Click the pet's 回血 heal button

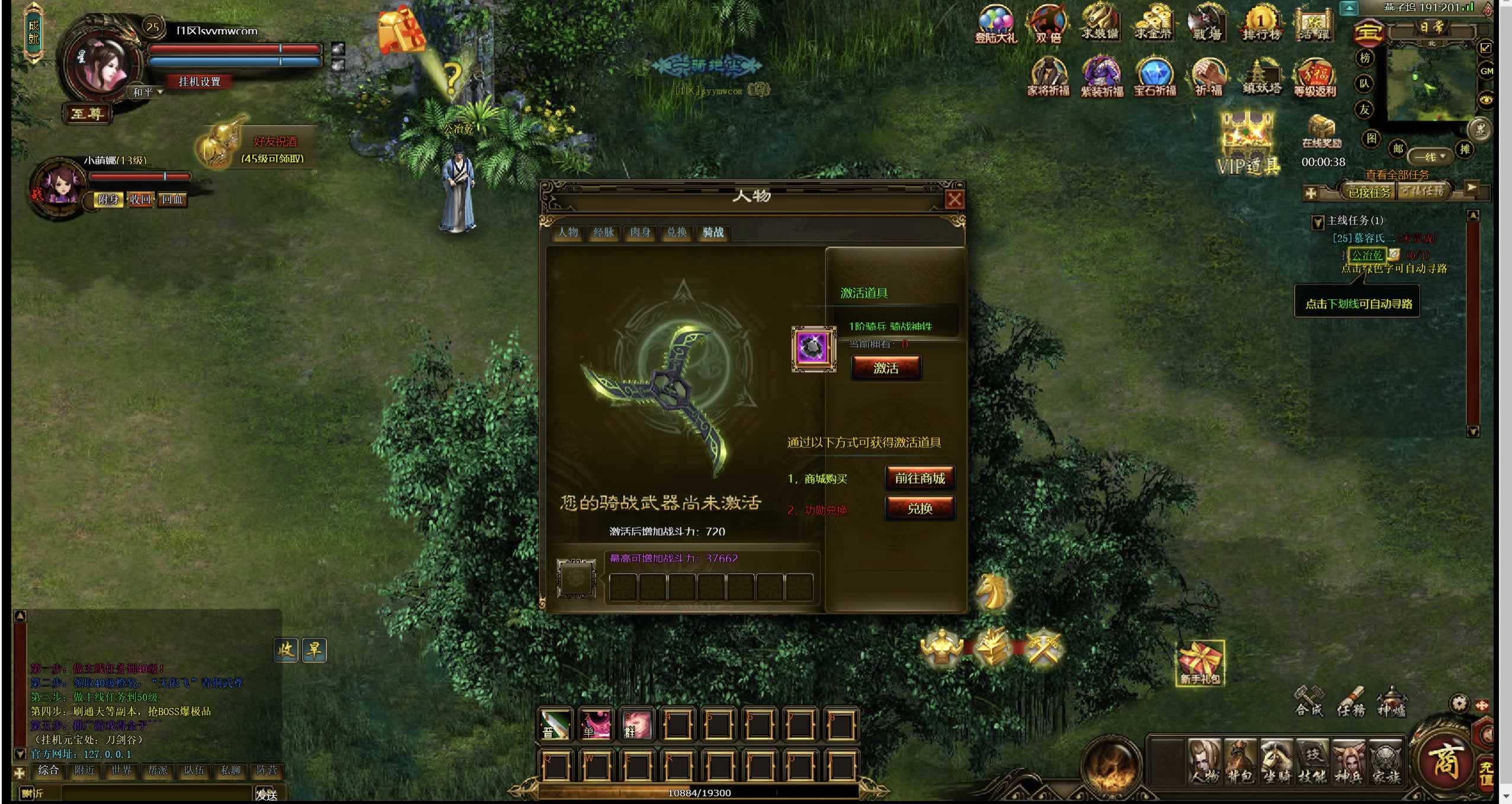(x=172, y=200)
